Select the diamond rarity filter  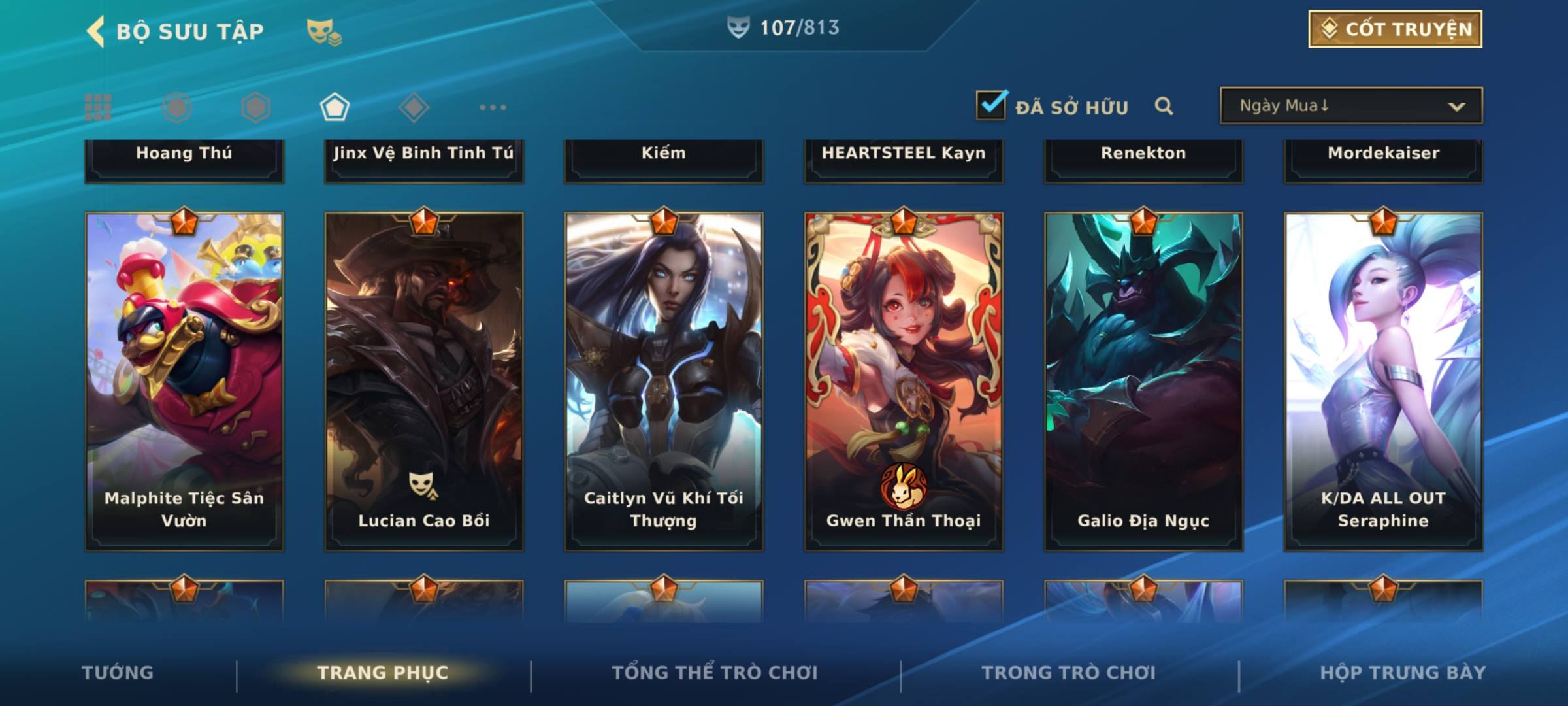tap(414, 107)
